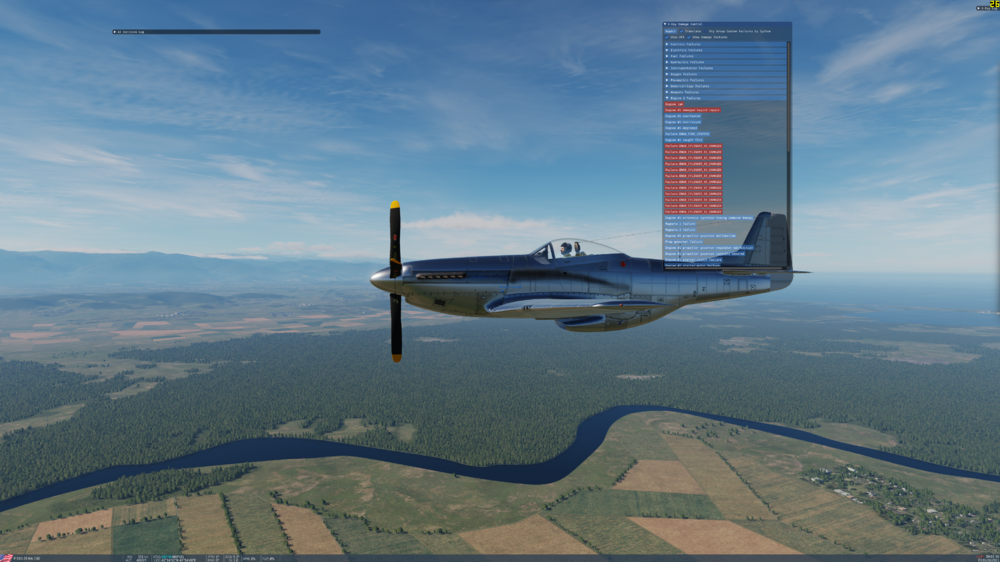Toggle the Show VFX checkbox
Screen dimensions: 1000x562
(667, 38)
